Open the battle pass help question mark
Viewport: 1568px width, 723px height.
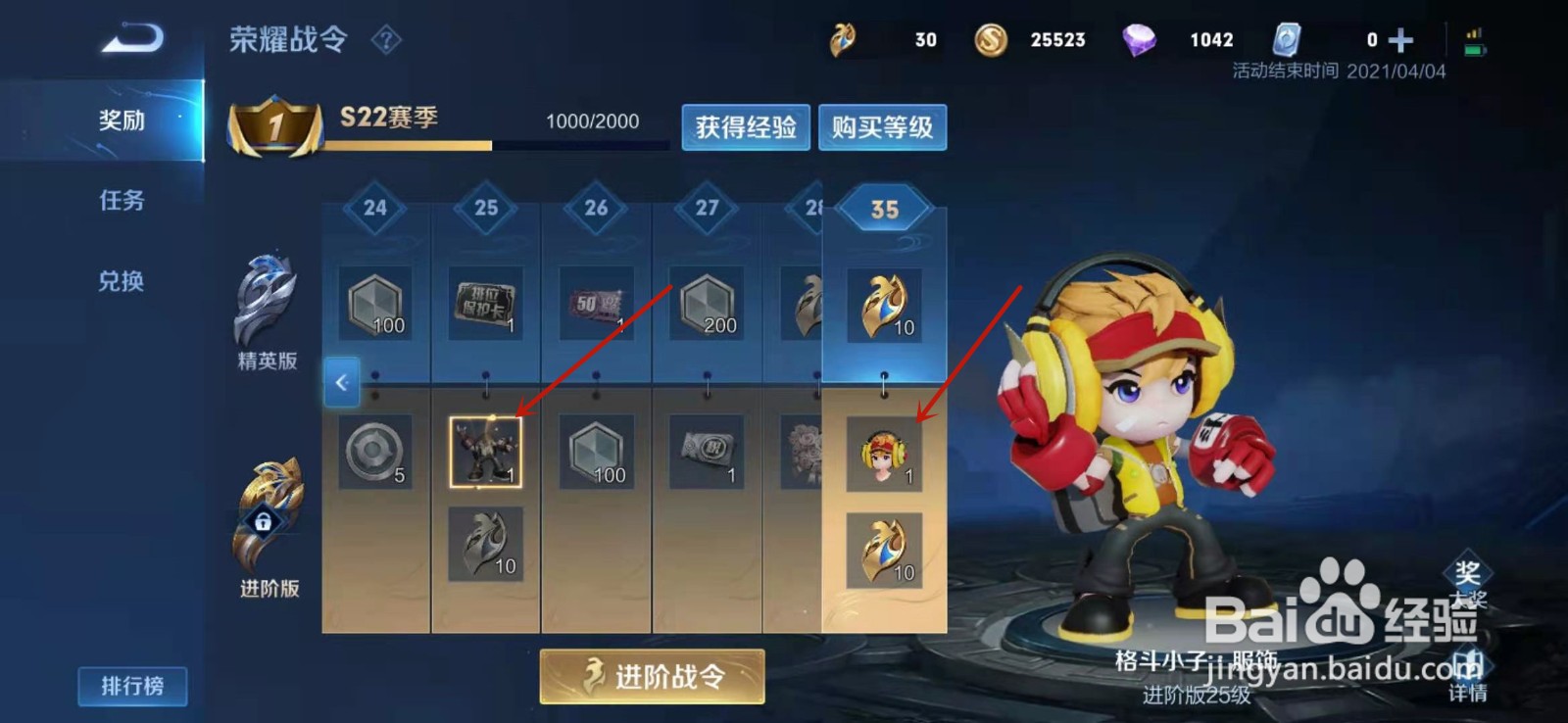coord(388,40)
